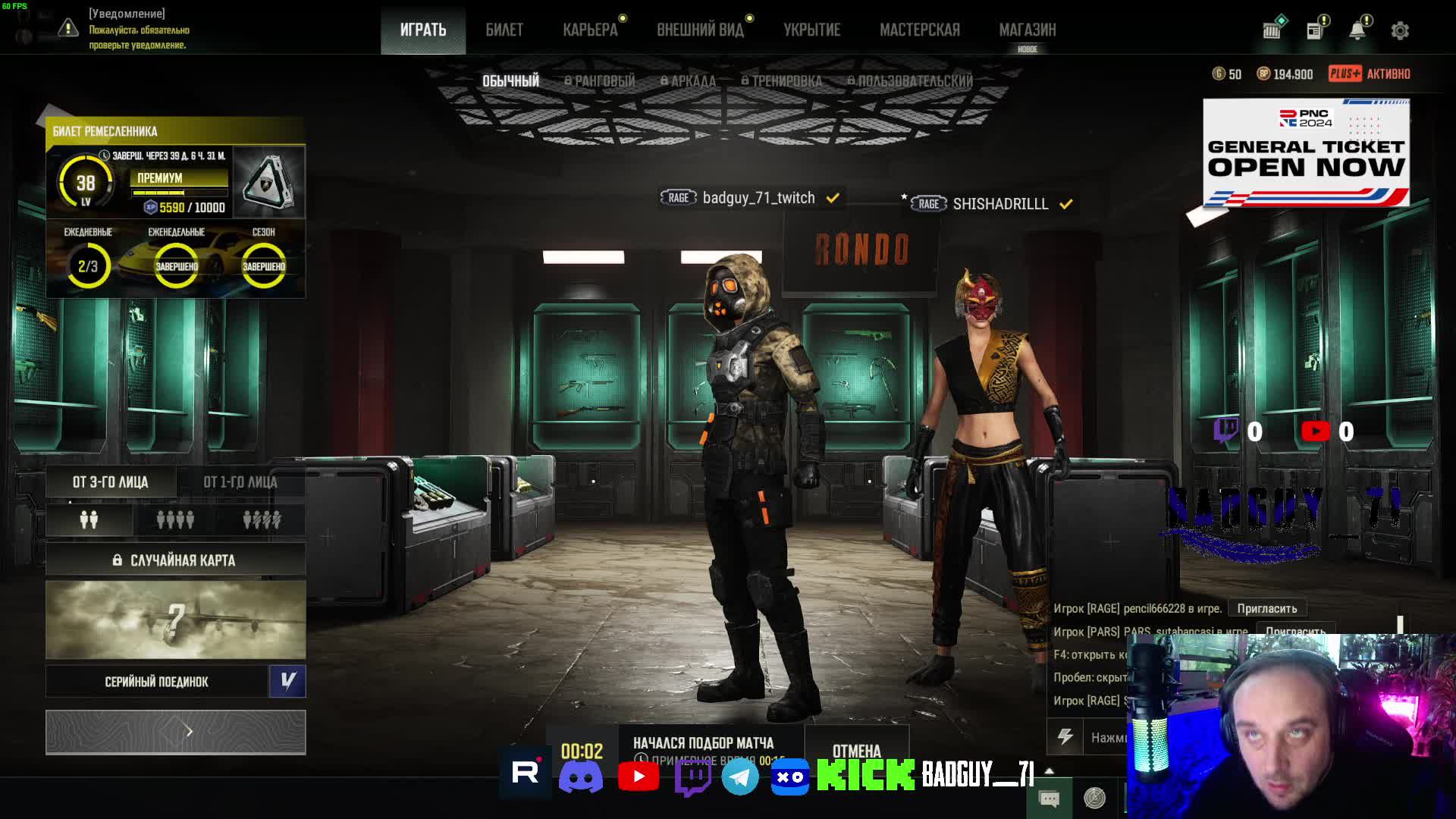Select the Играть tab
1456x819 pixels.
point(423,30)
